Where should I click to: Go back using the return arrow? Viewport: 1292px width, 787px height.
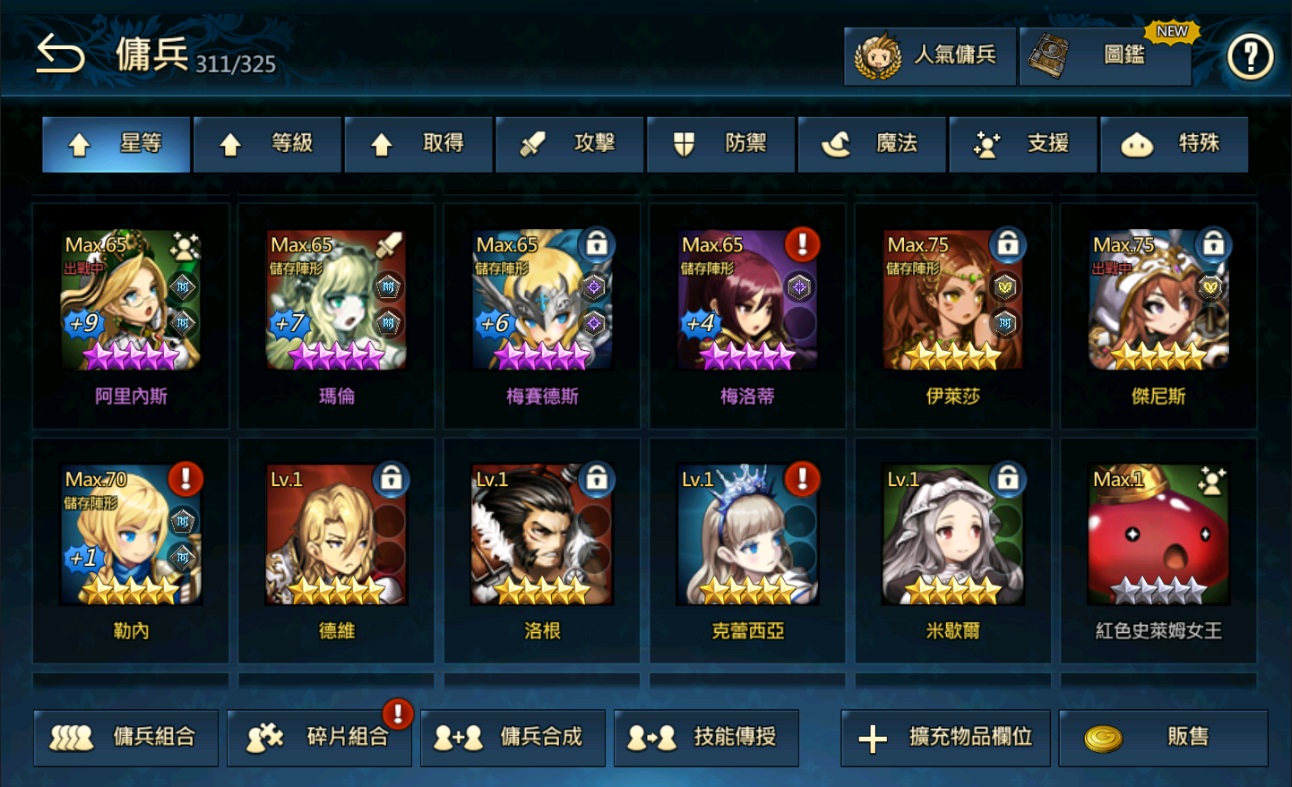coord(60,56)
